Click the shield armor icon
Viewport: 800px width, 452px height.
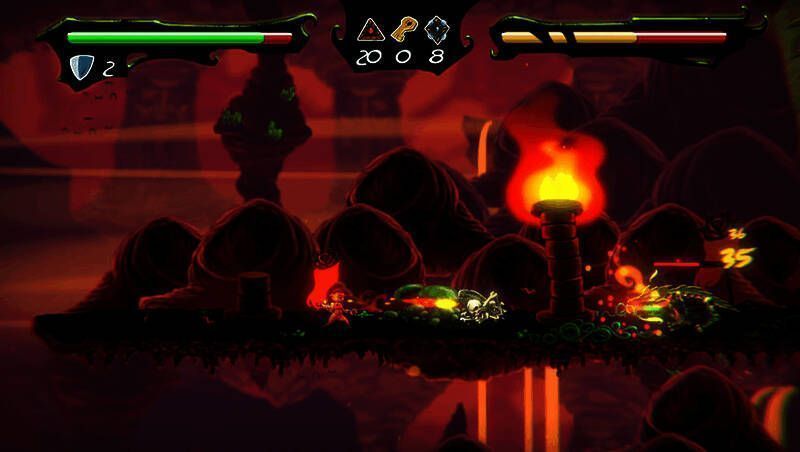click(x=82, y=67)
